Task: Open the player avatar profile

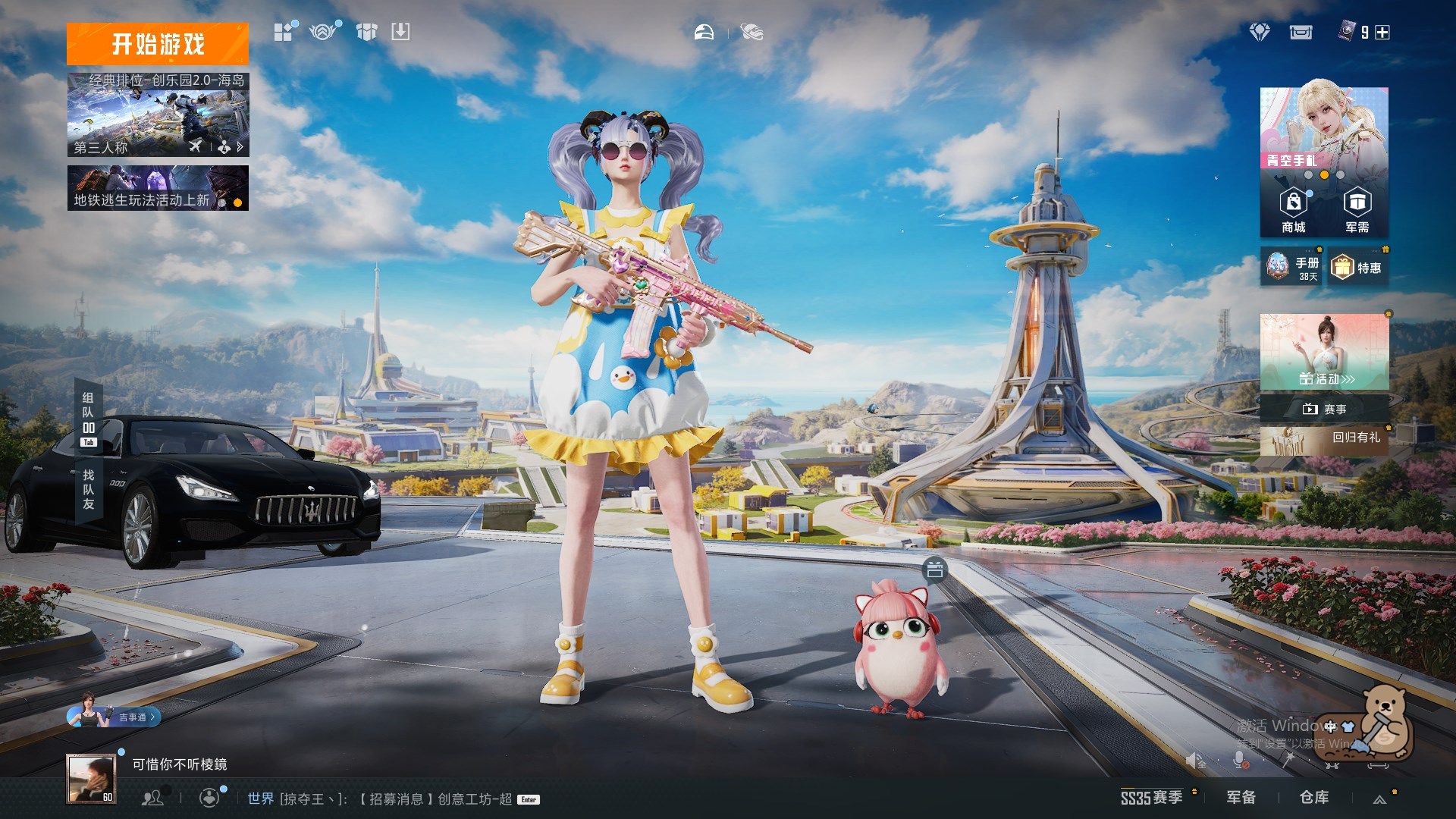Action: [91, 778]
